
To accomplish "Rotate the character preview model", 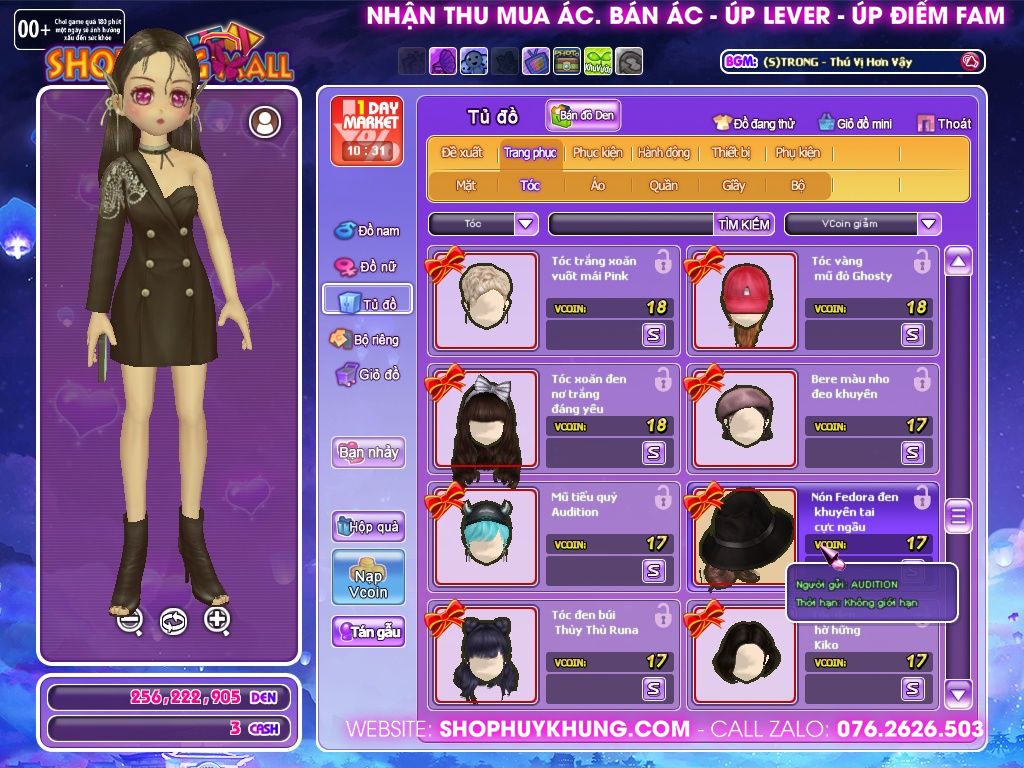I will pyautogui.click(x=173, y=621).
